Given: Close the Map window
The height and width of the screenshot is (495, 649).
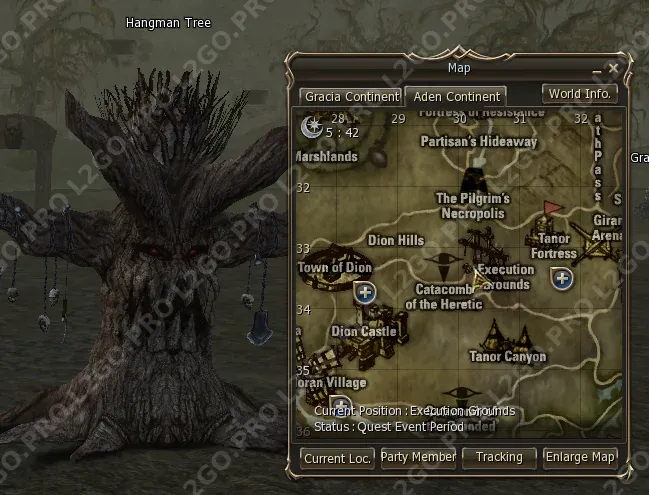Looking at the screenshot, I should 614,68.
